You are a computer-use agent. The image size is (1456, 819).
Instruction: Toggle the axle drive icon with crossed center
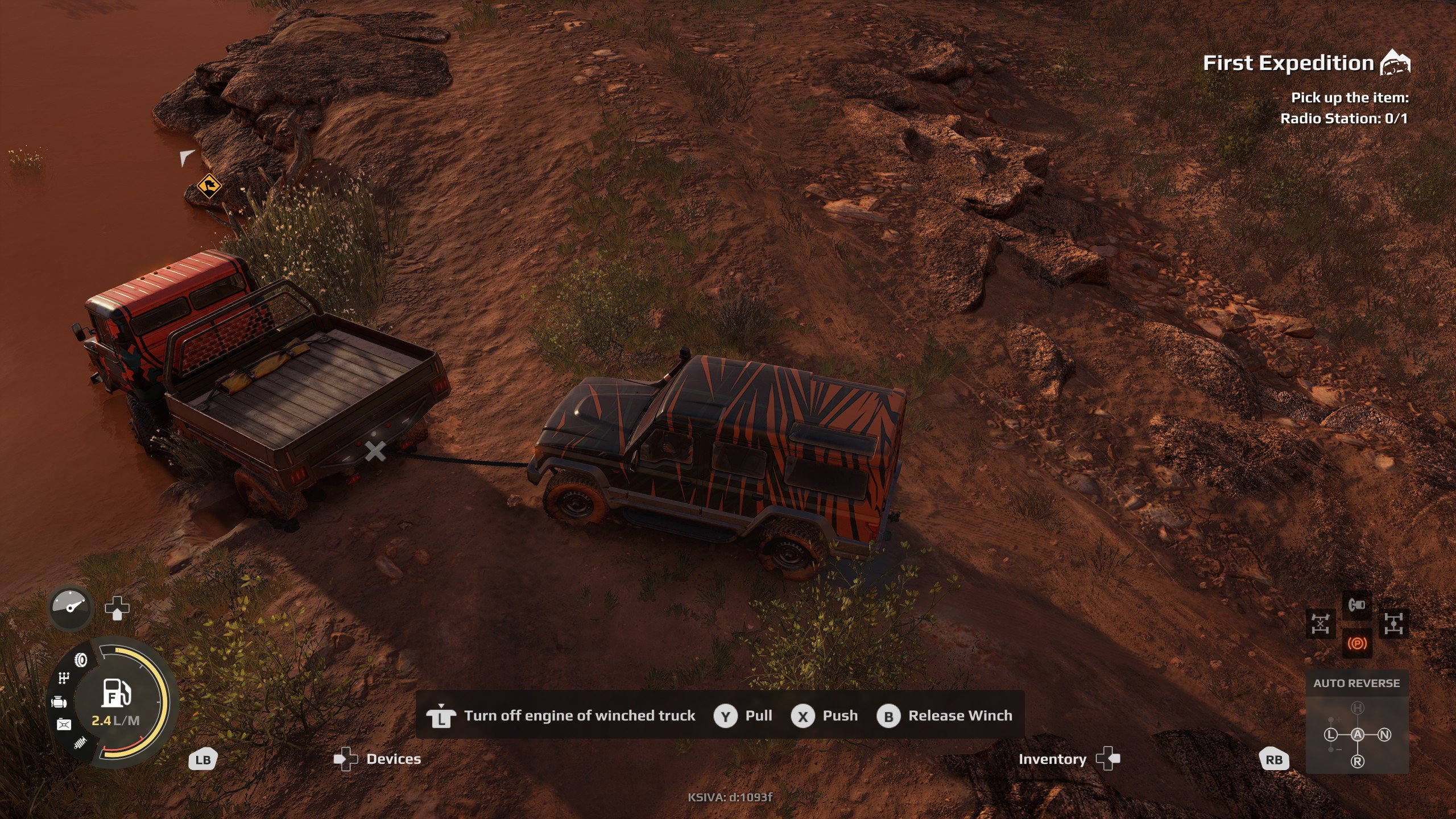(x=1320, y=624)
